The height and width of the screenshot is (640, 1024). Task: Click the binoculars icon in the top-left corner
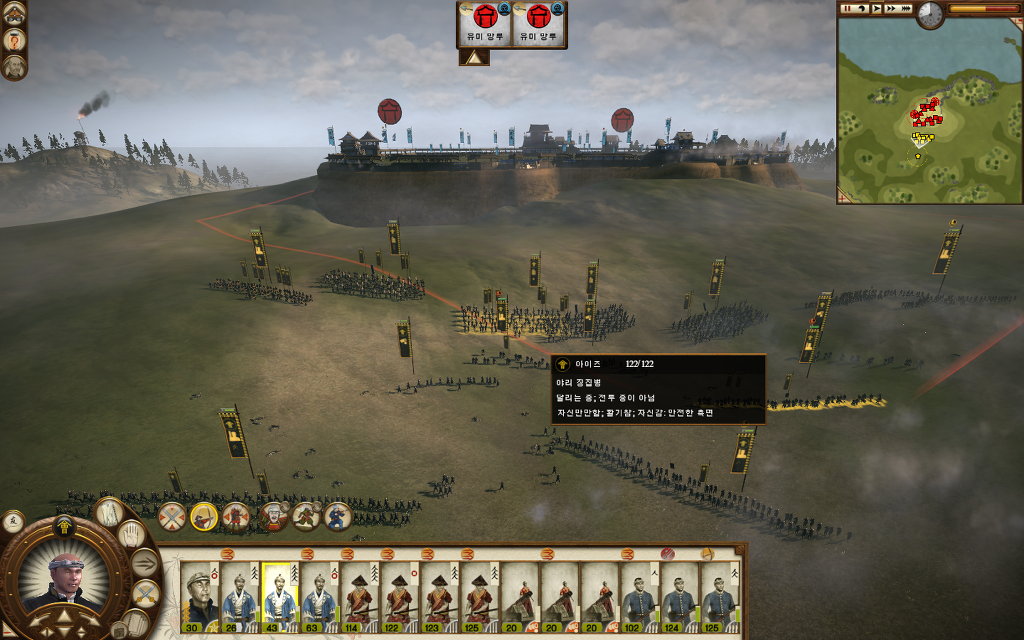(14, 12)
